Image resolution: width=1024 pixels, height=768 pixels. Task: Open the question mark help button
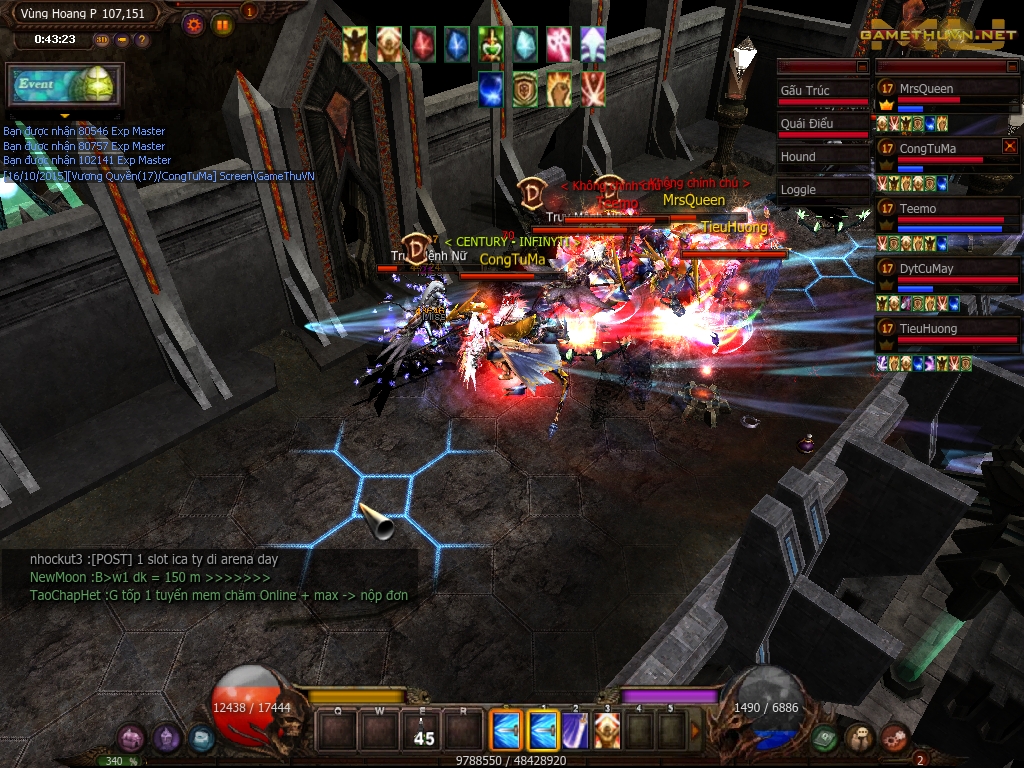point(142,40)
